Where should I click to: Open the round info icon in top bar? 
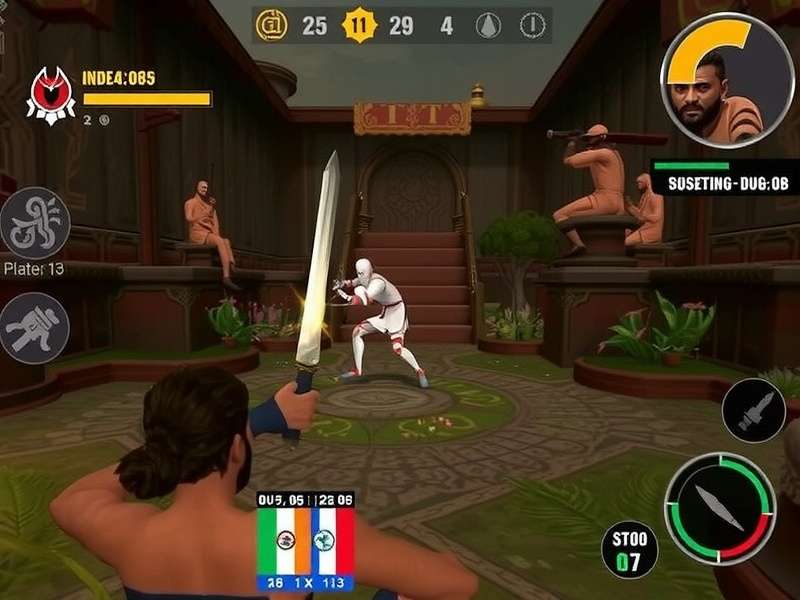(535, 26)
